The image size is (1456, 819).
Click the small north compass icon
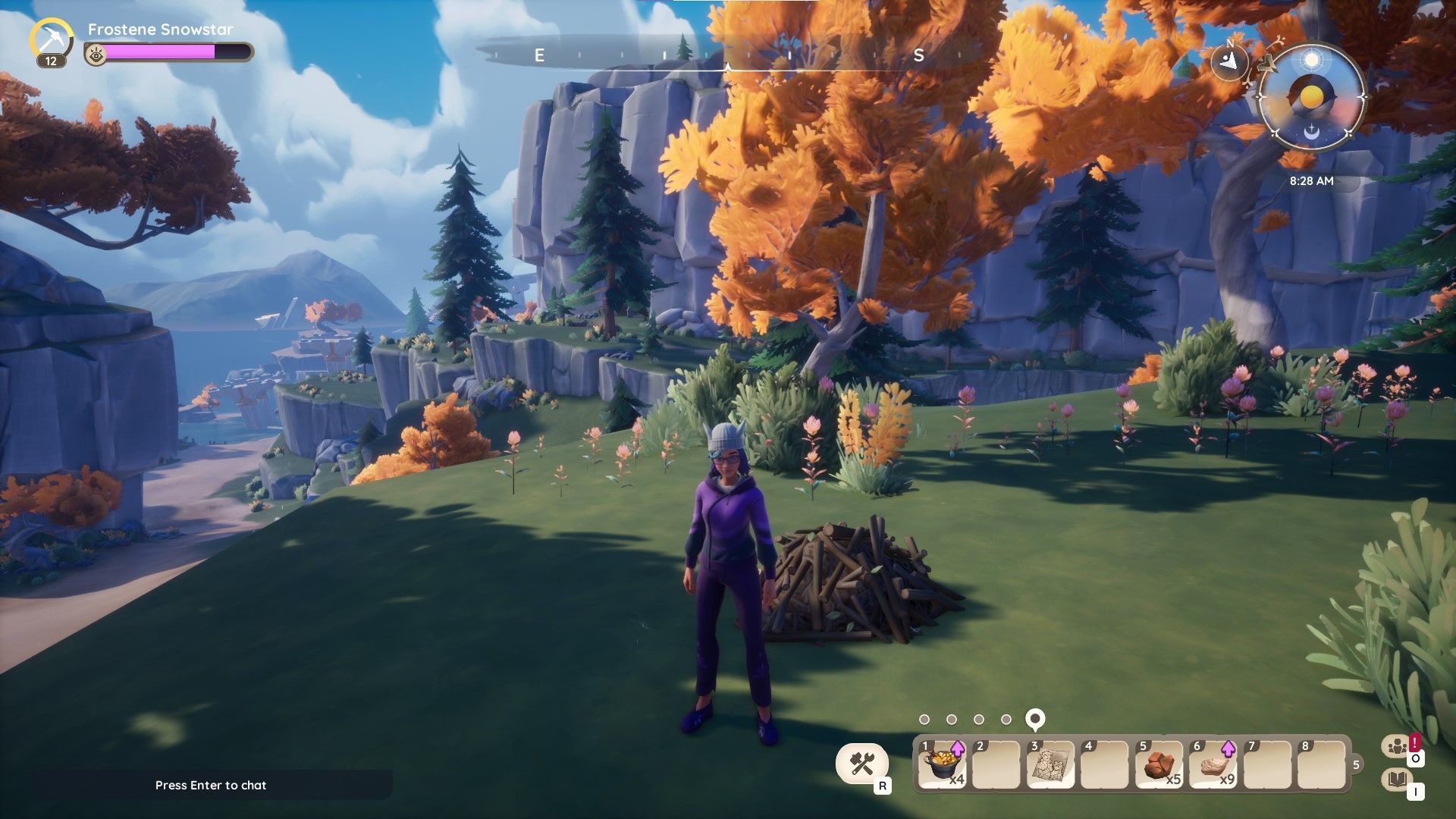tap(1229, 60)
